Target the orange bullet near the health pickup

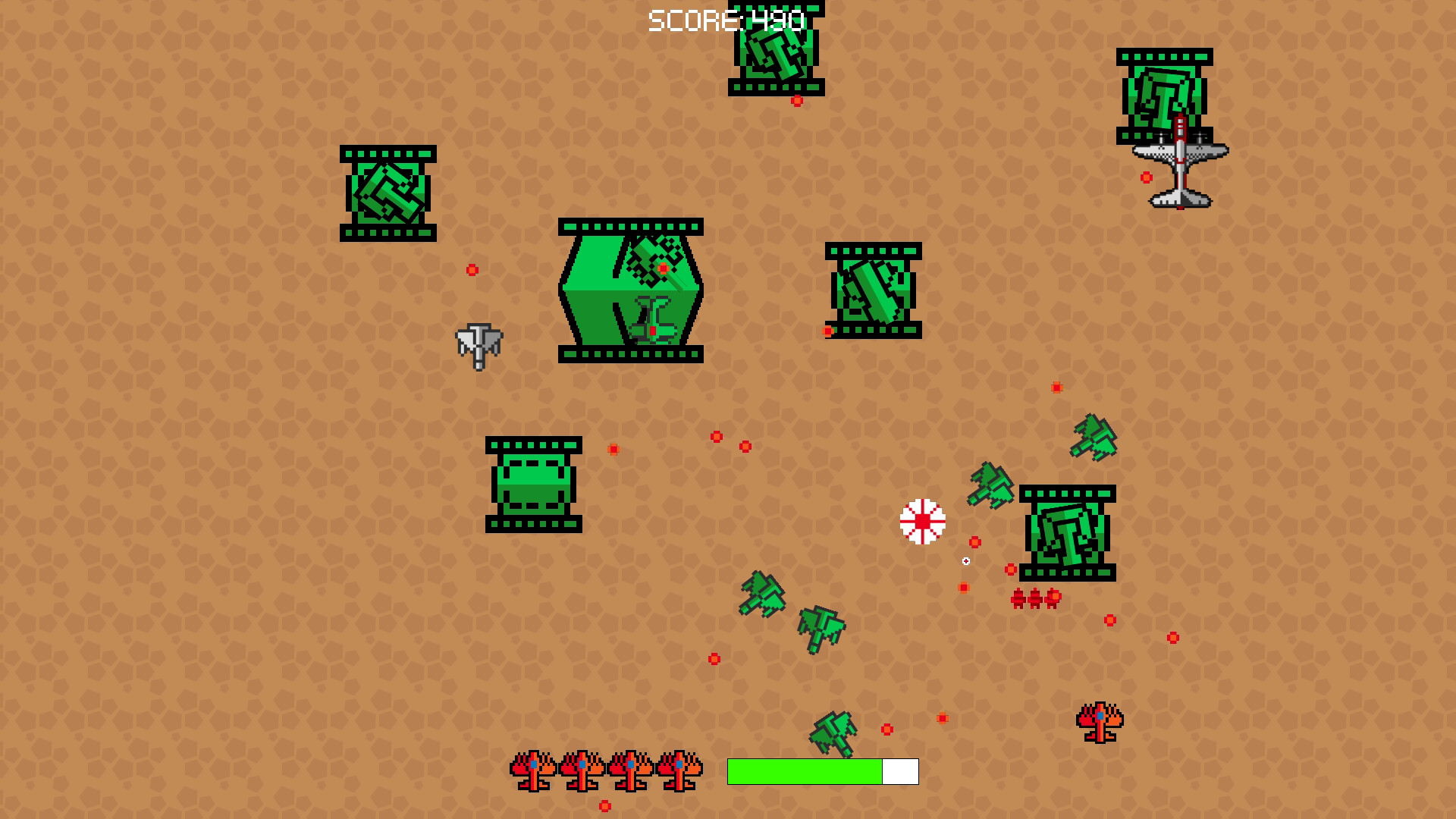tap(973, 541)
